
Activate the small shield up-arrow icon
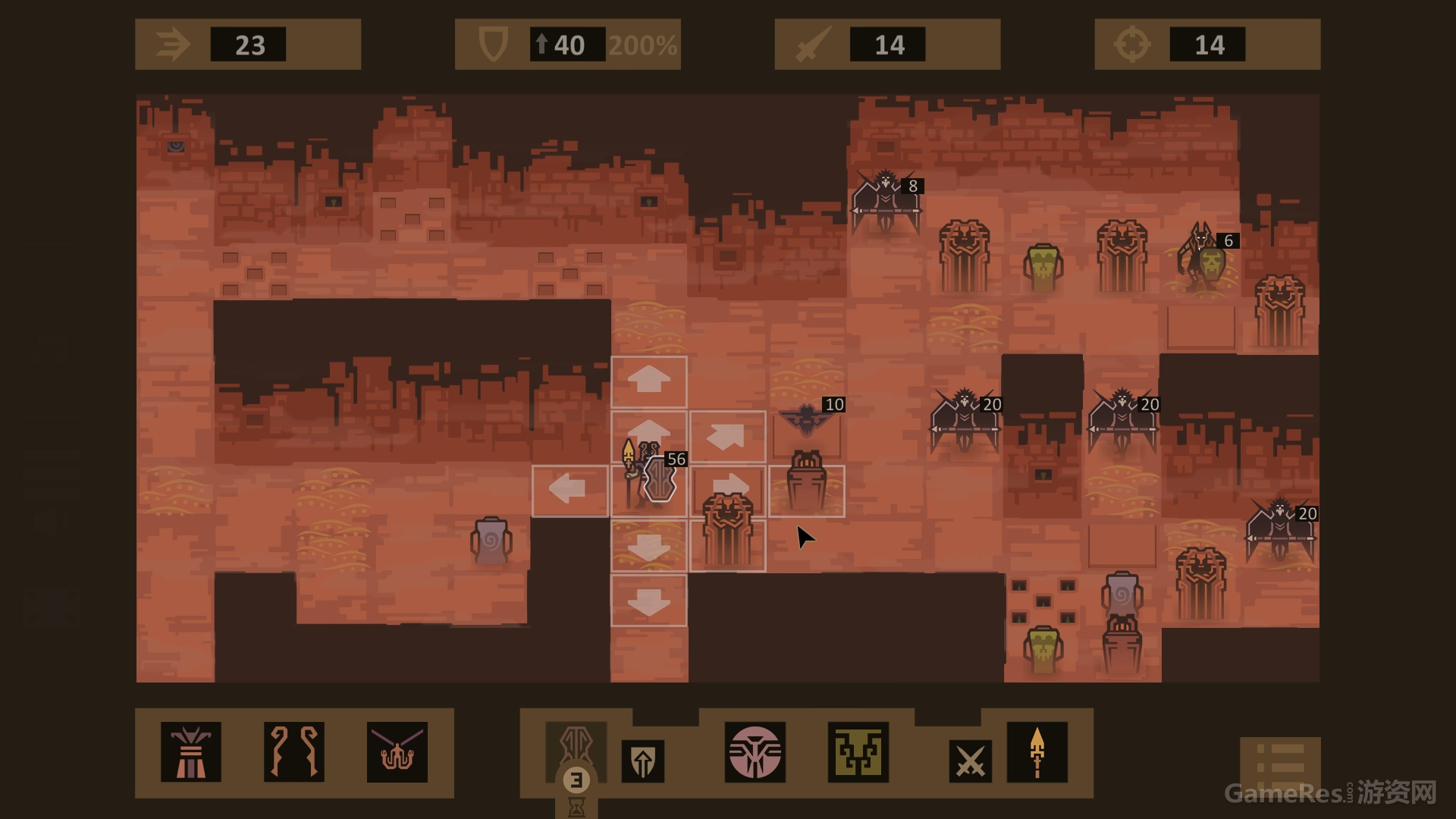[x=642, y=761]
